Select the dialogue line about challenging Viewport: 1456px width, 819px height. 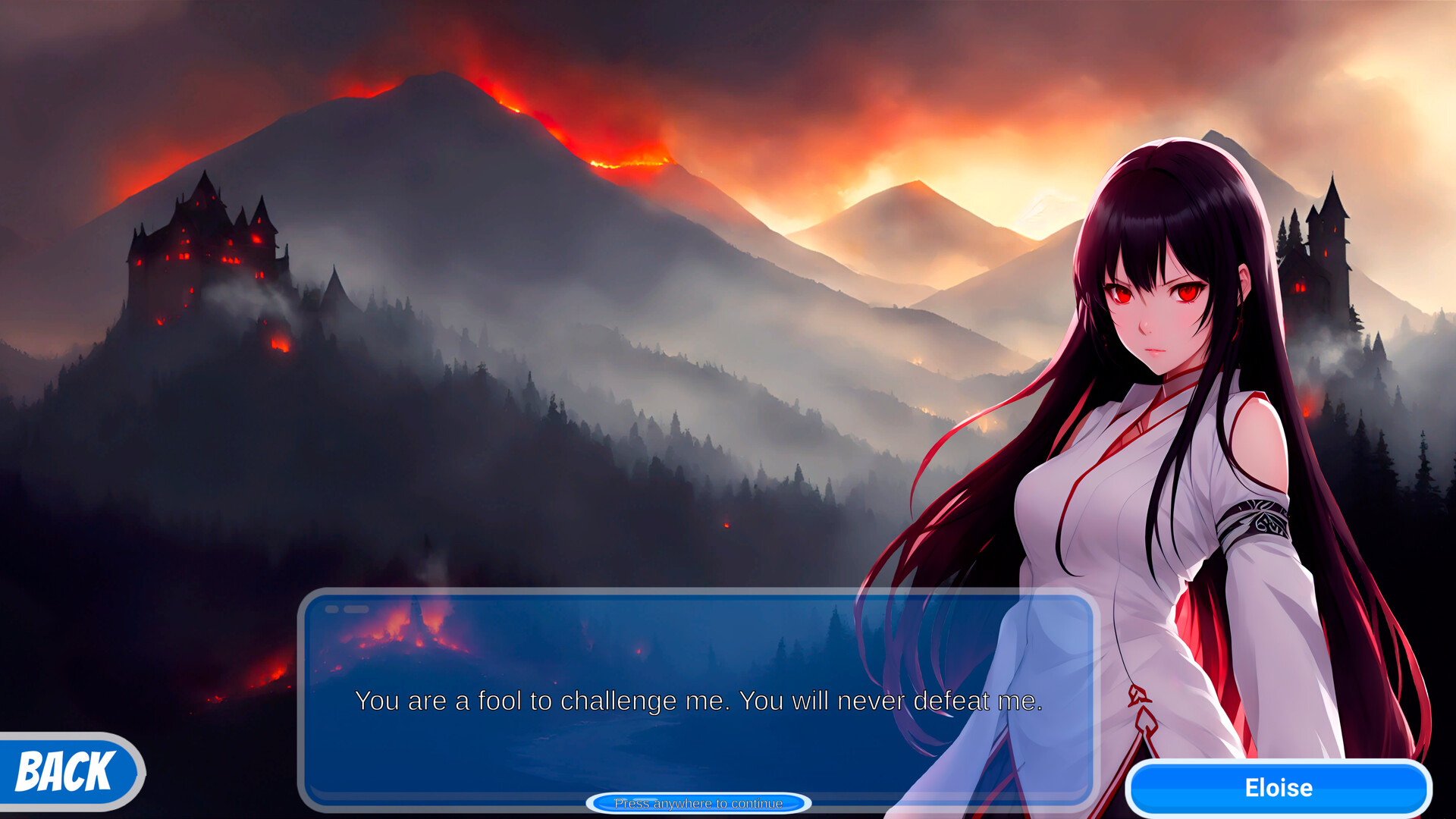(698, 701)
